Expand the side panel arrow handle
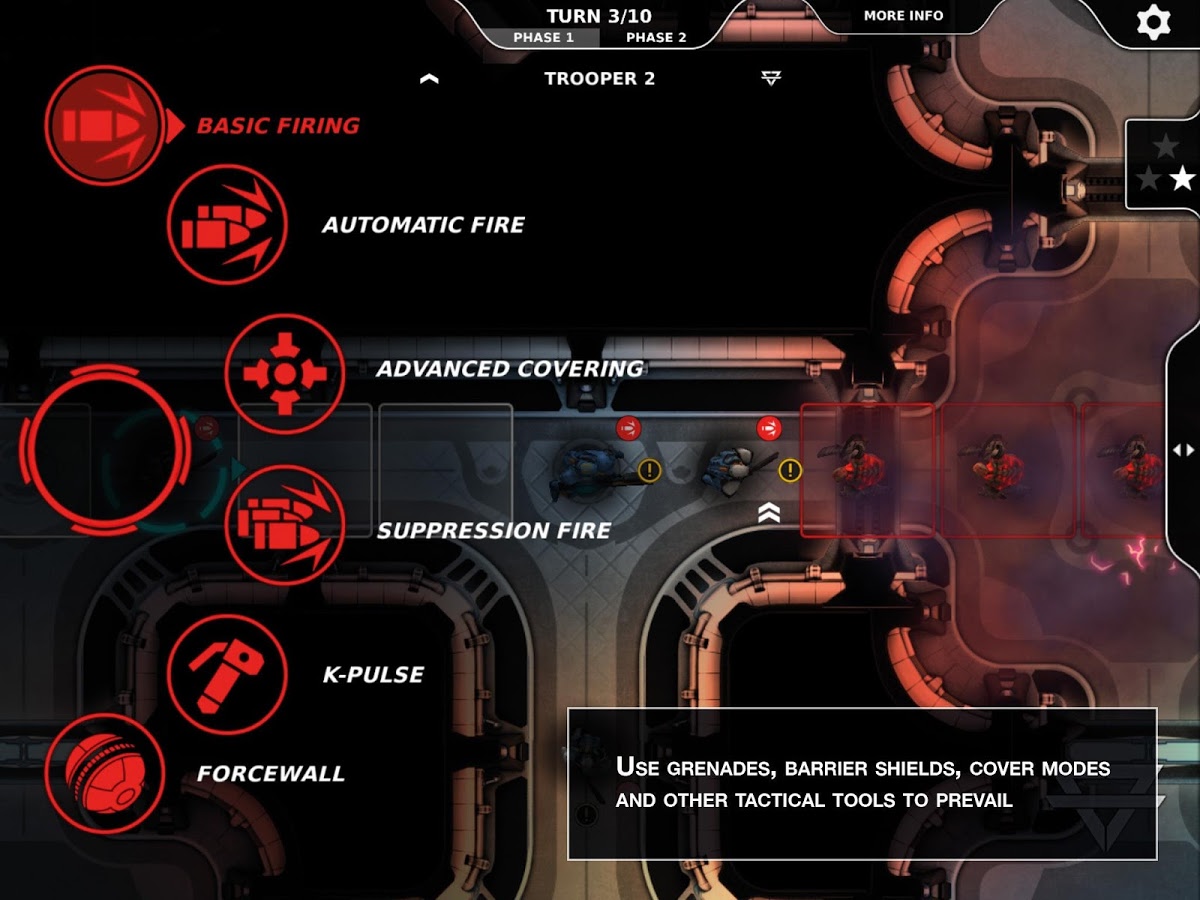The height and width of the screenshot is (900, 1200). [x=1184, y=450]
